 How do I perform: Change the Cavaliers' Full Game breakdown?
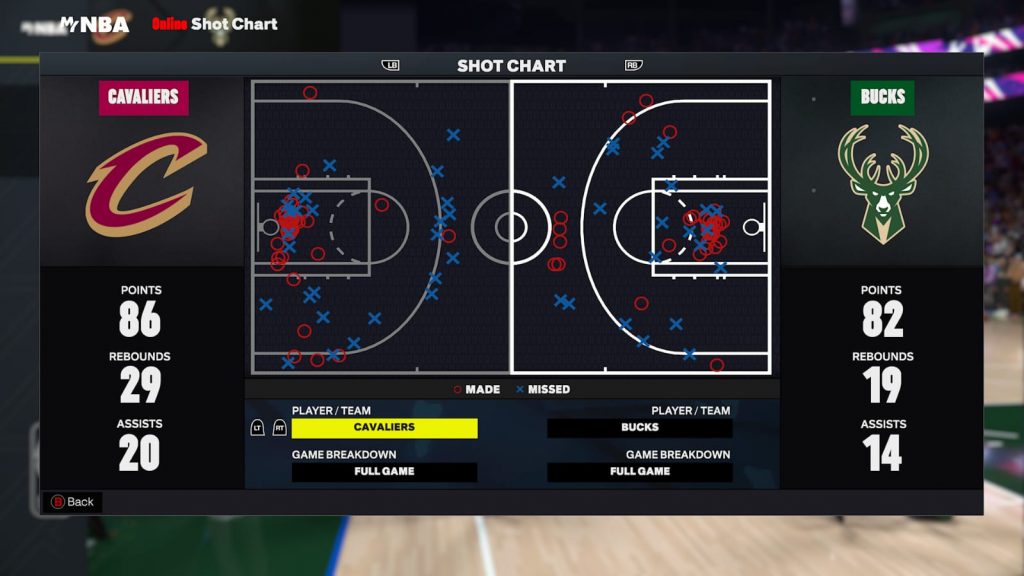tap(384, 472)
